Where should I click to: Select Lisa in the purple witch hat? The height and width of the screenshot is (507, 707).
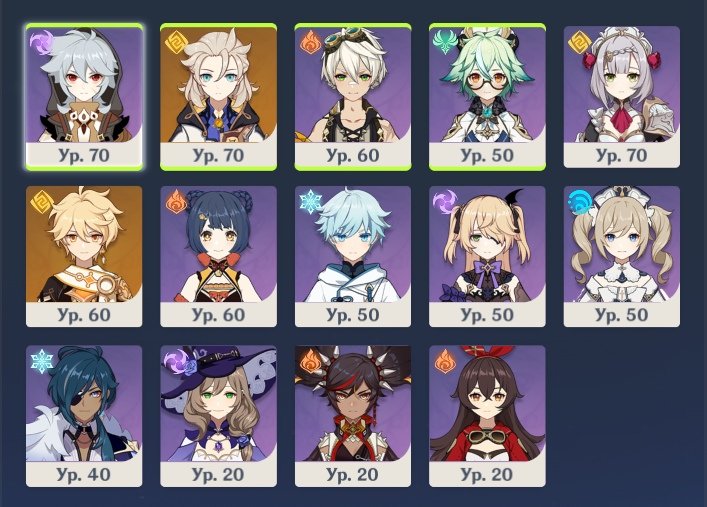pos(218,415)
